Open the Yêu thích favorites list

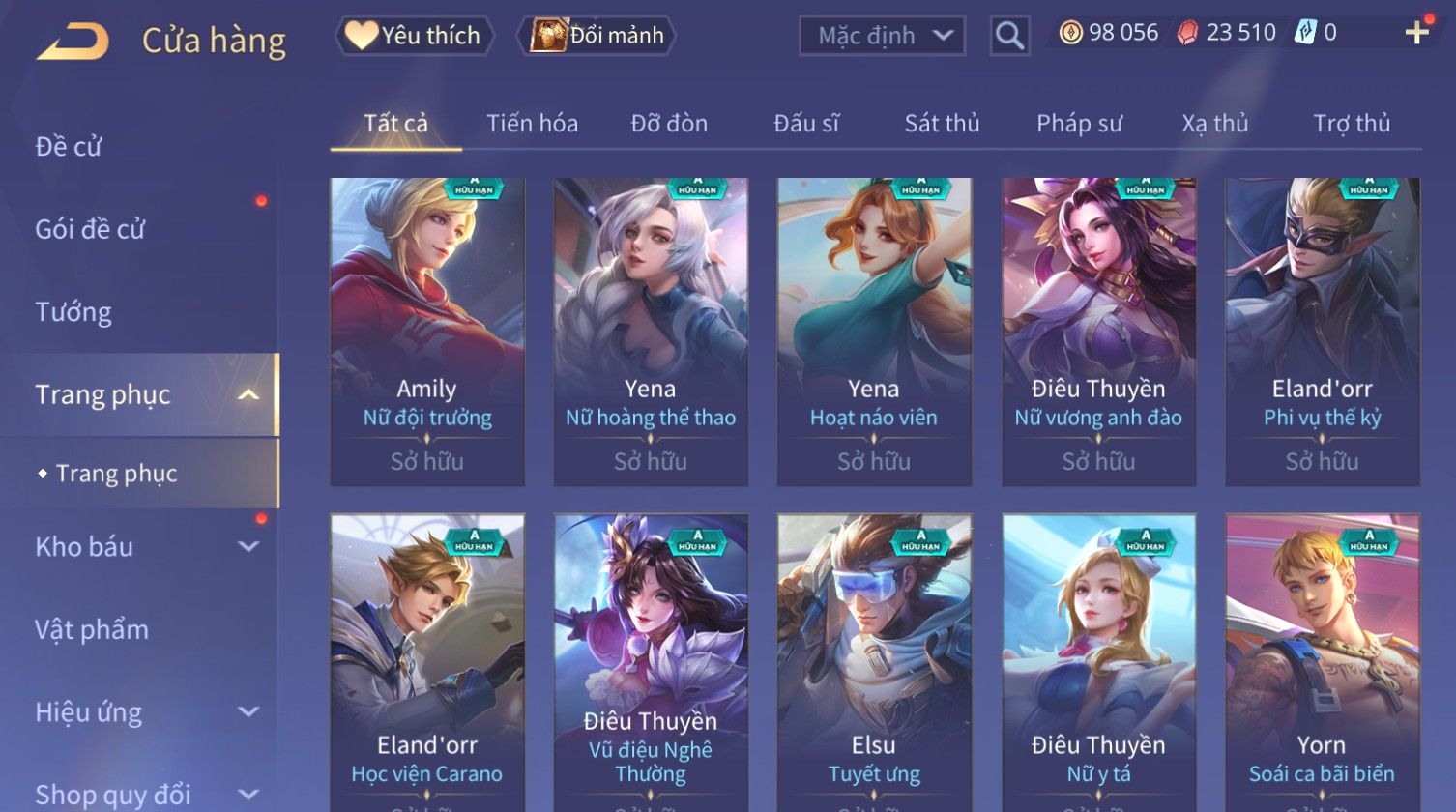415,36
